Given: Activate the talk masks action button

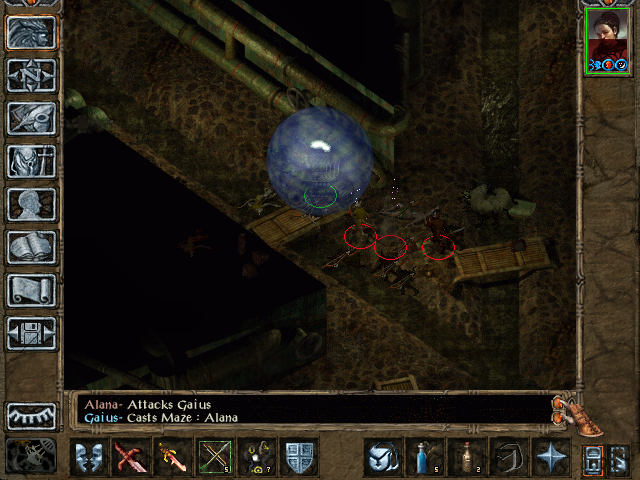Looking at the screenshot, I should [x=88, y=457].
